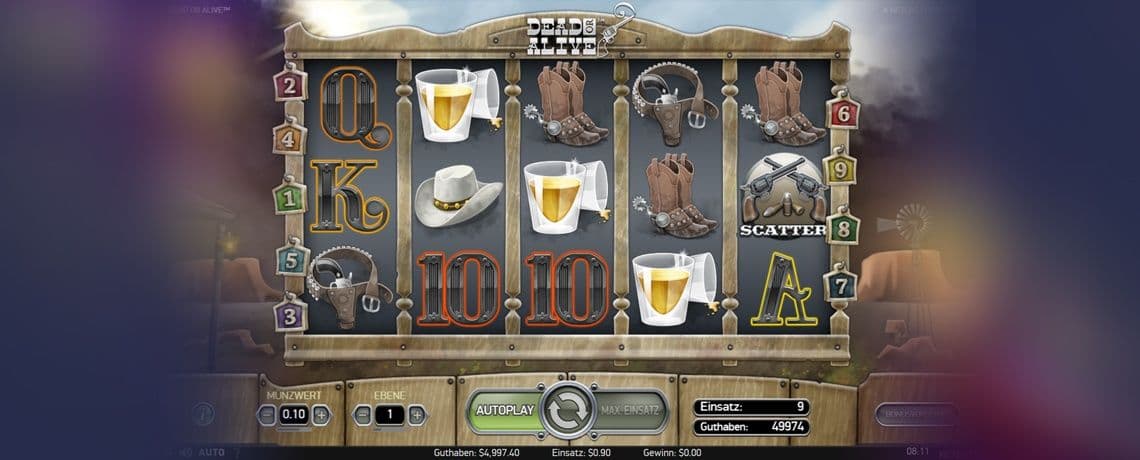The image size is (1140, 460).
Task: Lower the Ebene level with minus
Action: coord(363,415)
